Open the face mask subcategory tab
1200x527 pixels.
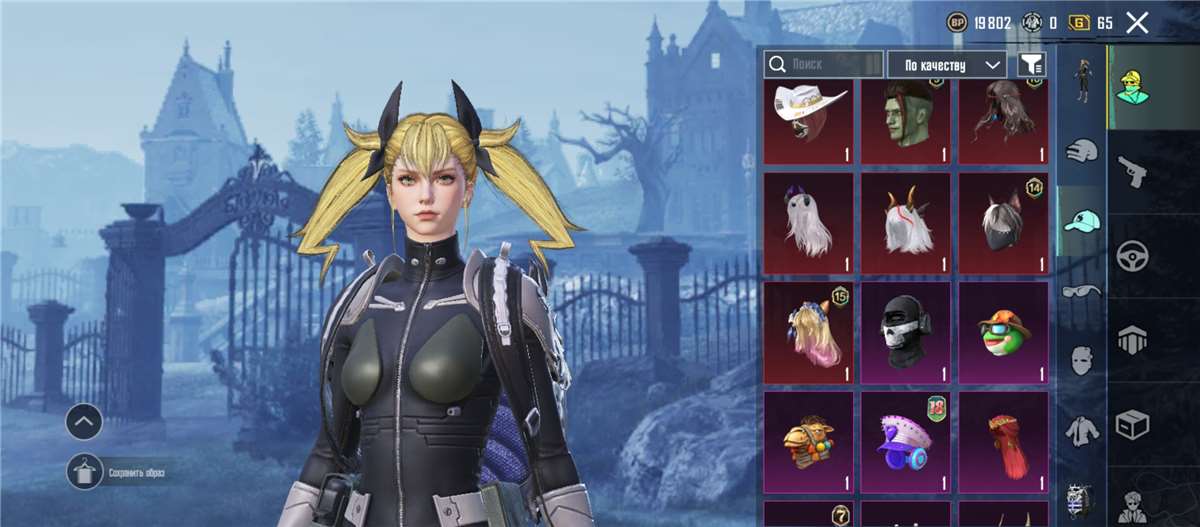(x=1081, y=360)
